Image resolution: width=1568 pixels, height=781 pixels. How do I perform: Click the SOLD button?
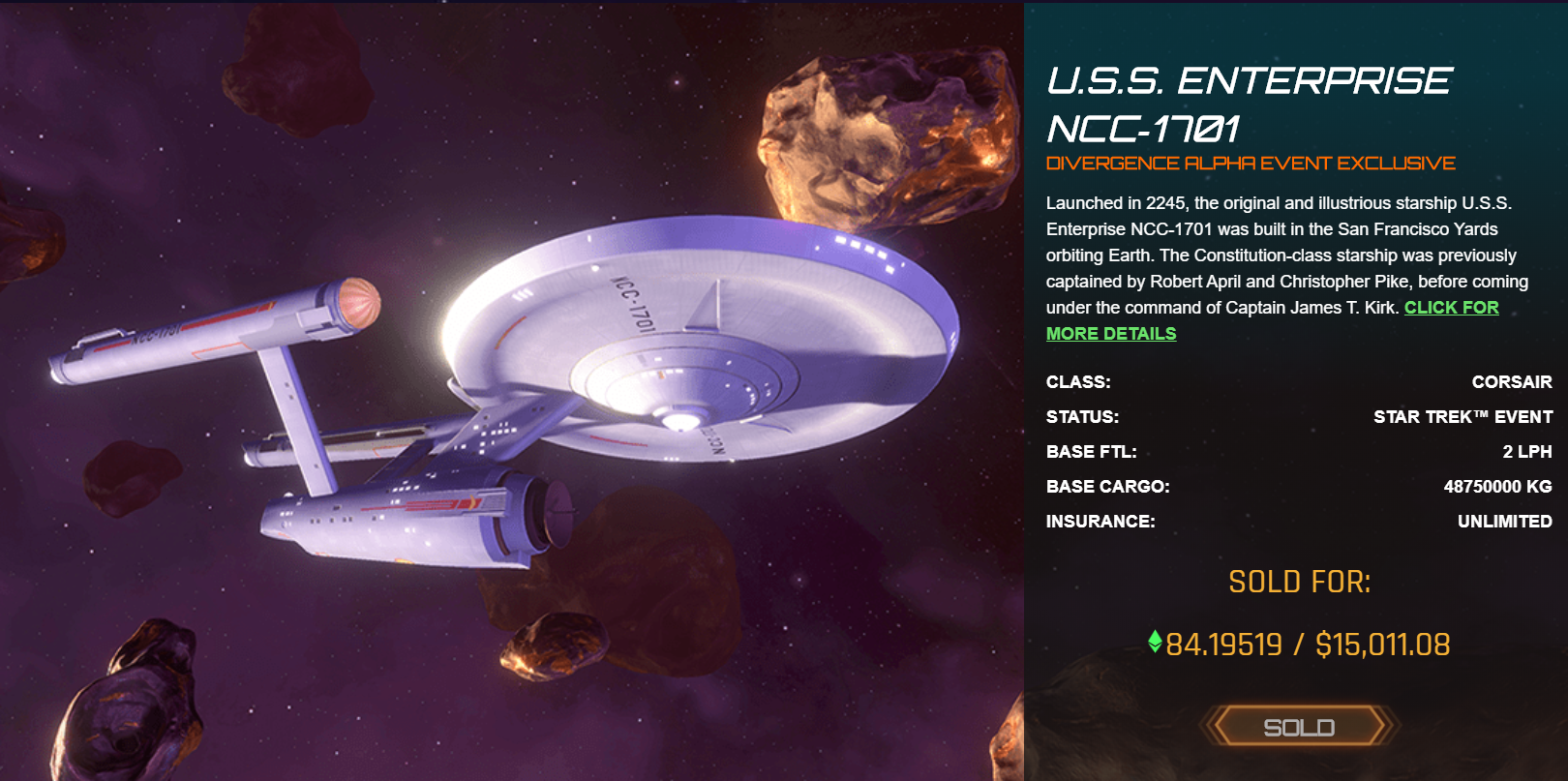tap(1300, 727)
